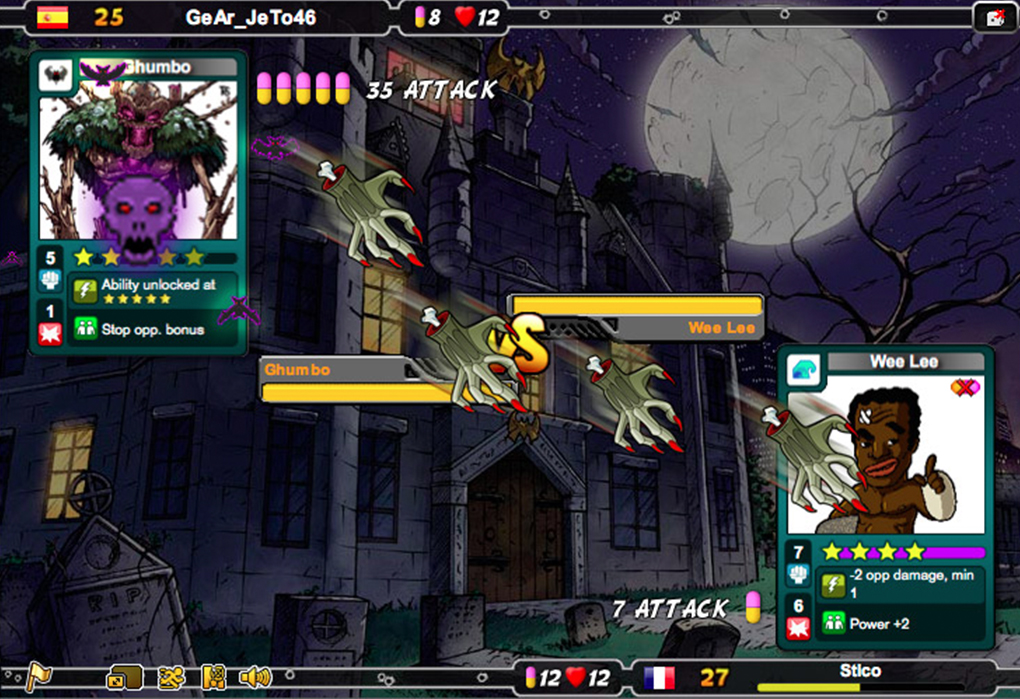Toggle sound with the speaker icon
The width and height of the screenshot is (1020, 699).
tap(255, 677)
